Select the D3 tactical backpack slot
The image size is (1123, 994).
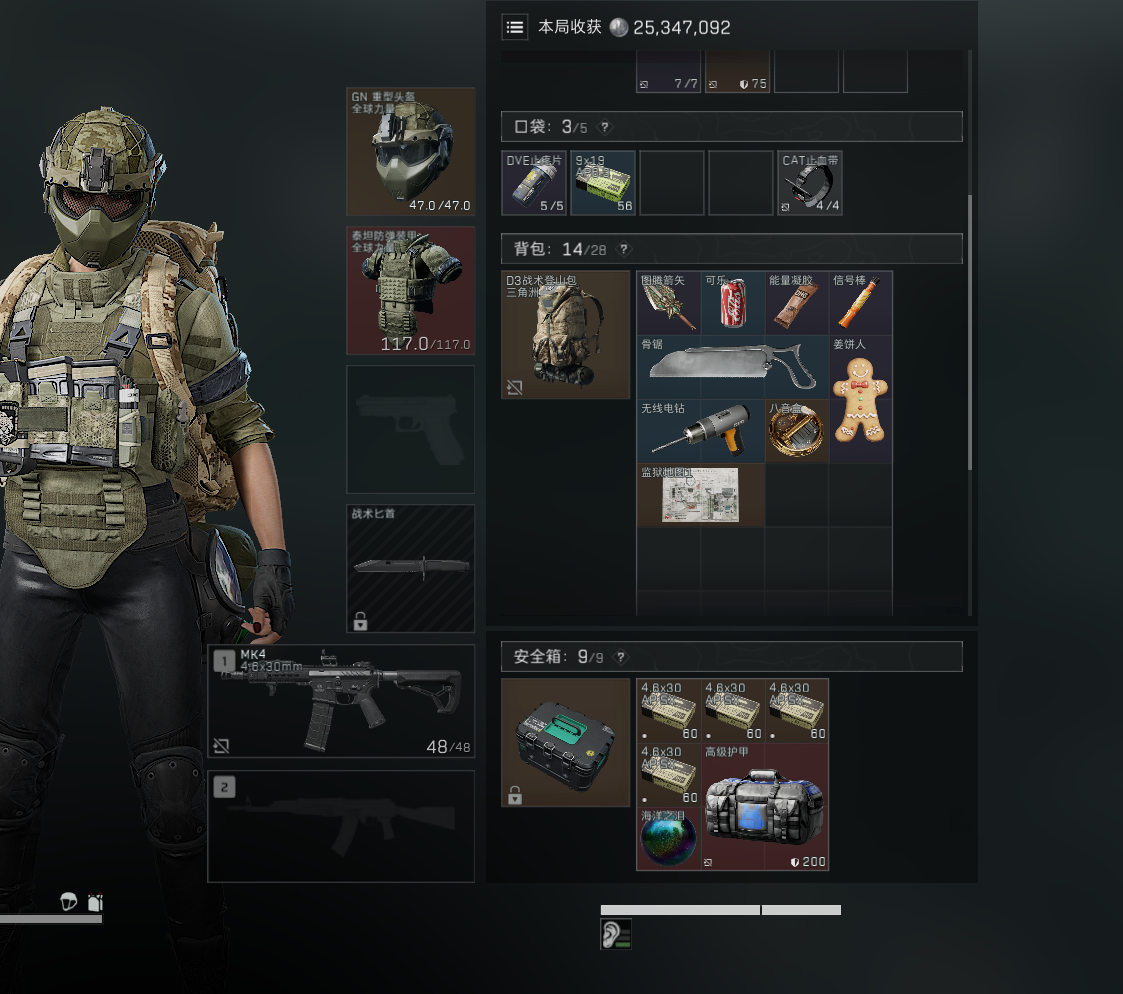tap(565, 335)
